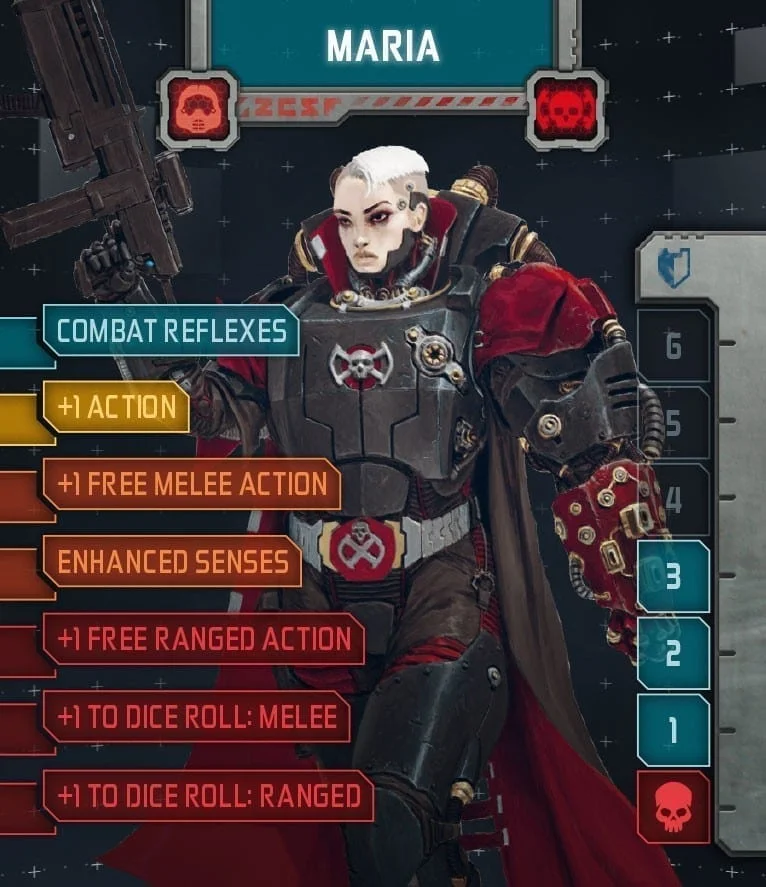Select the shield icon above the track
This screenshot has width=766, height=887.
pos(673,268)
